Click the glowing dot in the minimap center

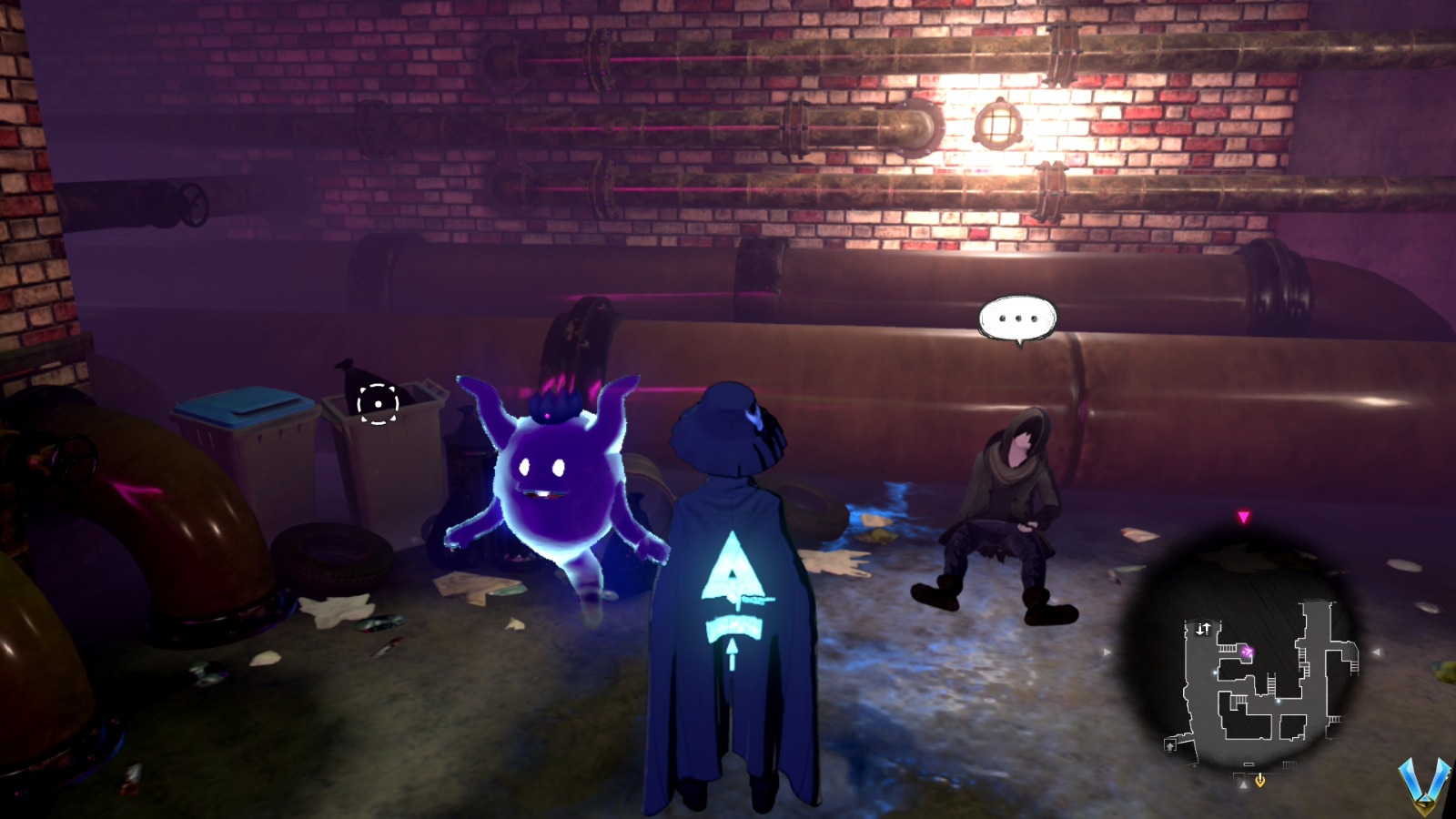(1278, 702)
